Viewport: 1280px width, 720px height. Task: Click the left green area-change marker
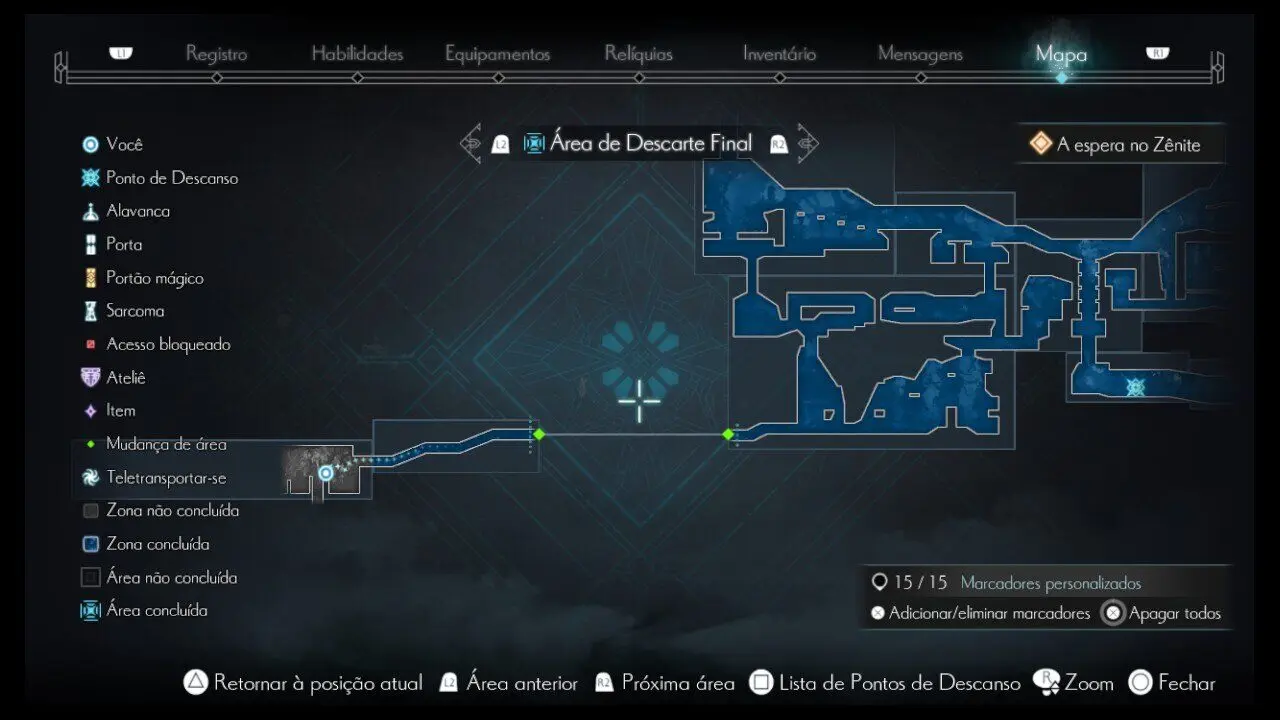pyautogui.click(x=539, y=434)
